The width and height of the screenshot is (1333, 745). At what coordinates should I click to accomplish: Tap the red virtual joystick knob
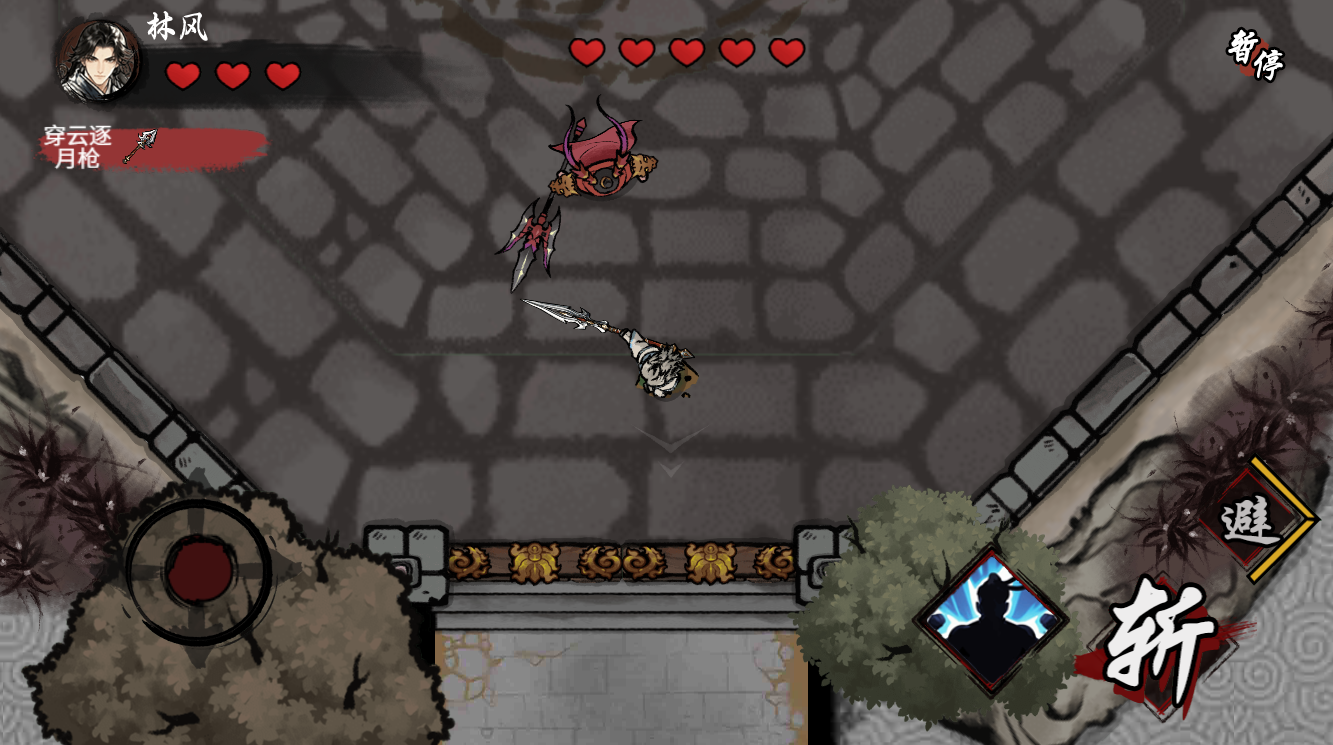click(x=199, y=572)
